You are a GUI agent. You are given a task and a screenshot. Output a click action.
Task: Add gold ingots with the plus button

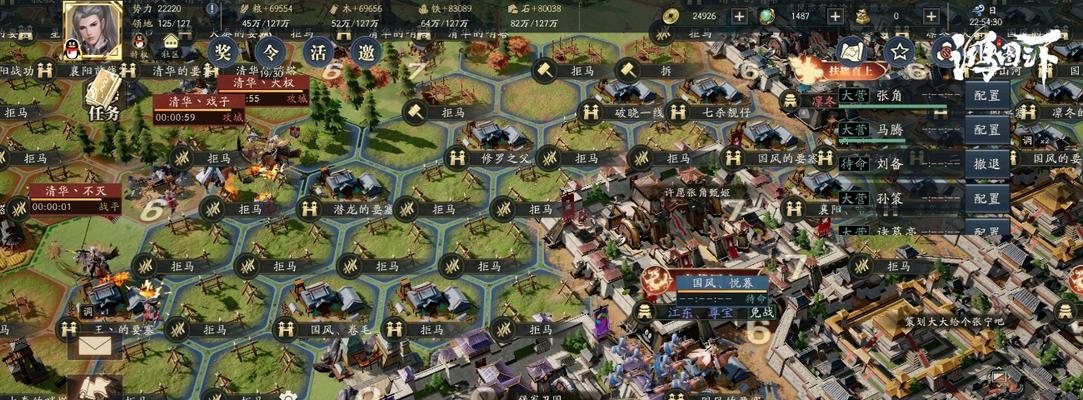[x=932, y=16]
